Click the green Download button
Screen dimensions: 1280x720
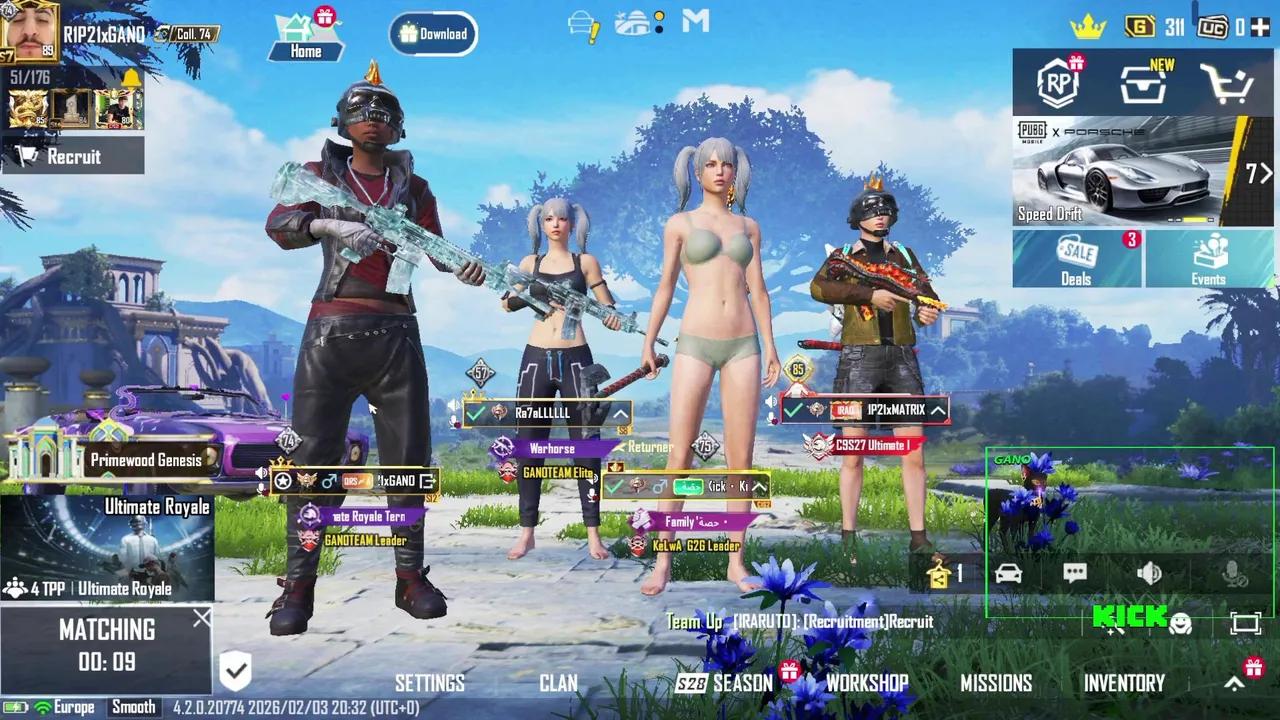[x=432, y=33]
